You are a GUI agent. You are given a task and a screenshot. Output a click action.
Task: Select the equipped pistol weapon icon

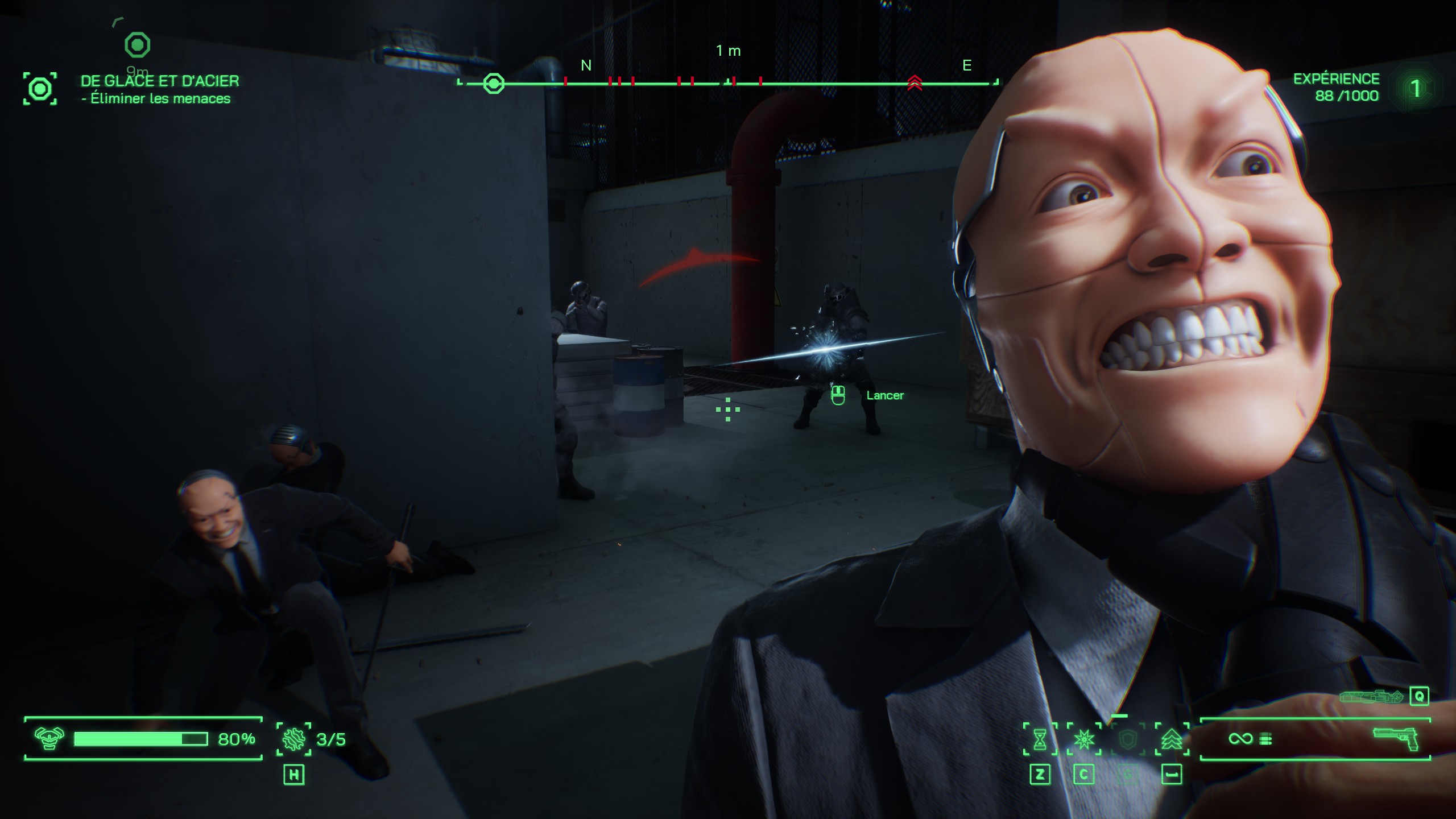coord(1396,738)
